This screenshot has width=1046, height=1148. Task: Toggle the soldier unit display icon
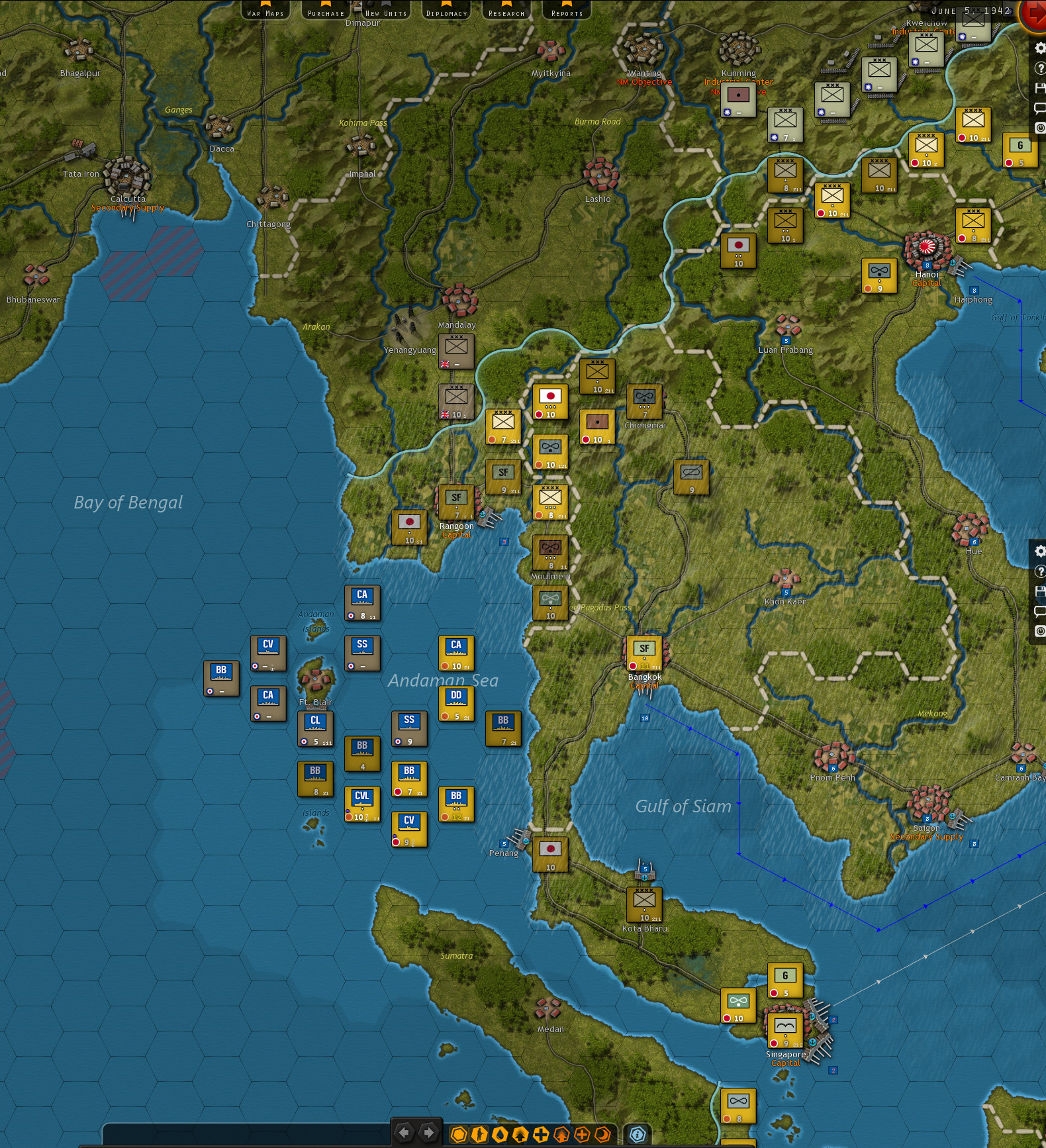point(479,1133)
